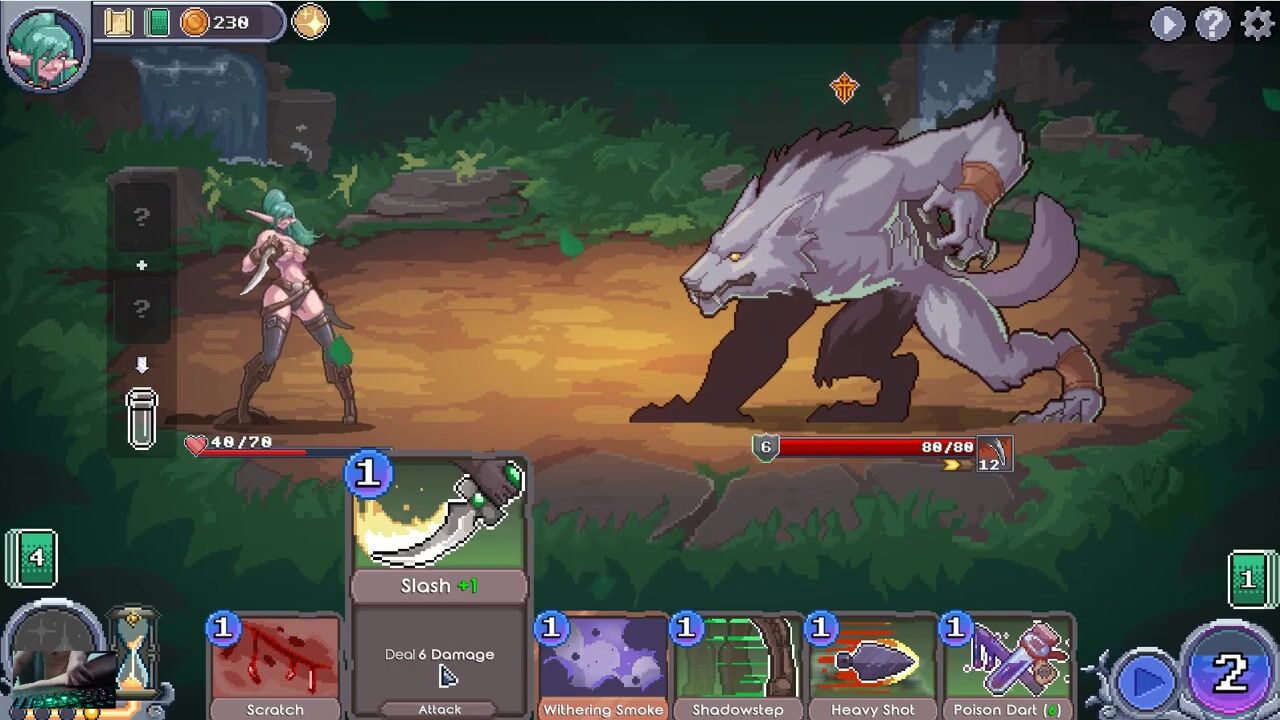Image resolution: width=1280 pixels, height=720 pixels.
Task: Click the fast-forward play icon near help
Action: [x=1167, y=23]
